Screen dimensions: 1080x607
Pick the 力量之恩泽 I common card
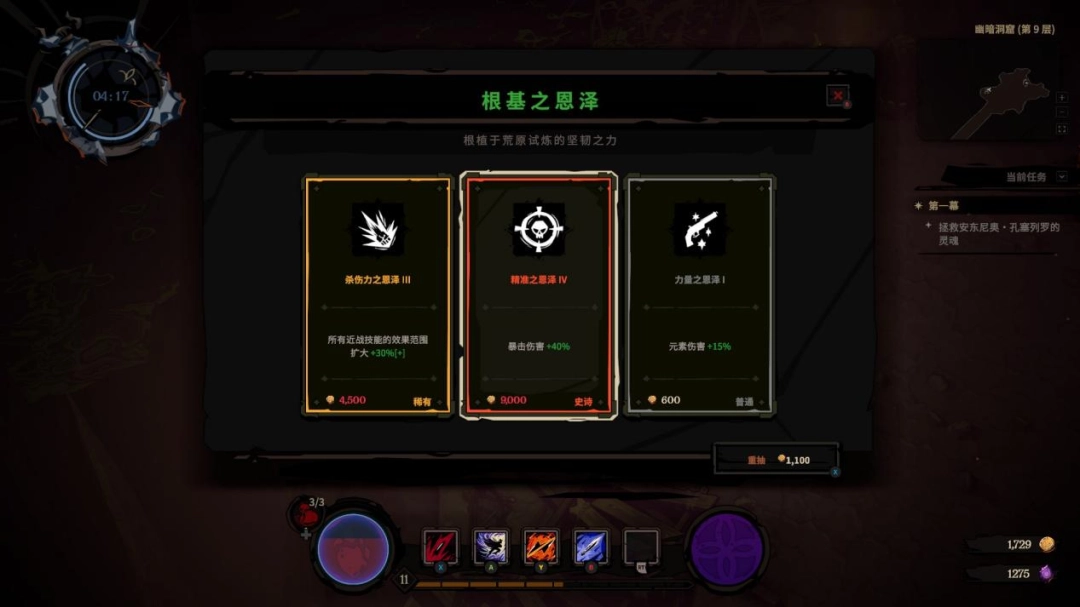coord(699,296)
